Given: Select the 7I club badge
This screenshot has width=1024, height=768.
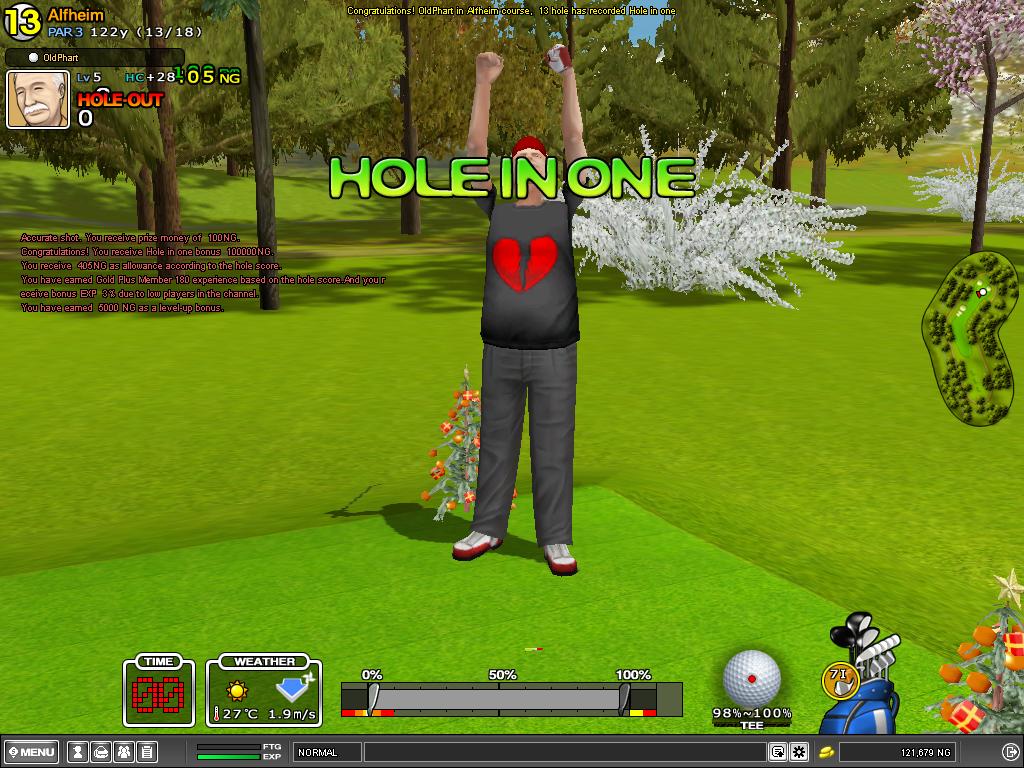Looking at the screenshot, I should click(840, 679).
